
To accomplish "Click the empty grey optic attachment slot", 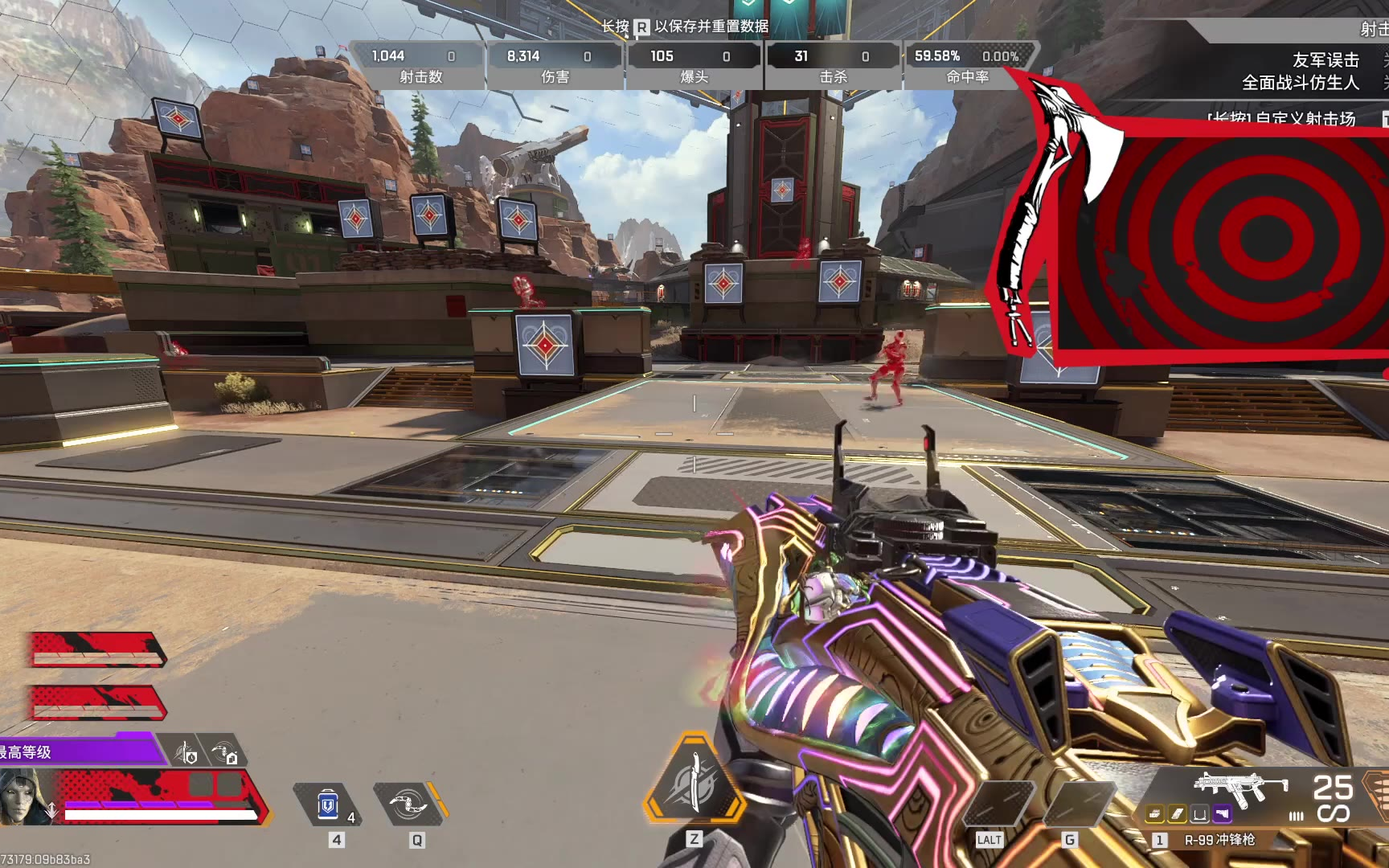I will pos(1200,814).
